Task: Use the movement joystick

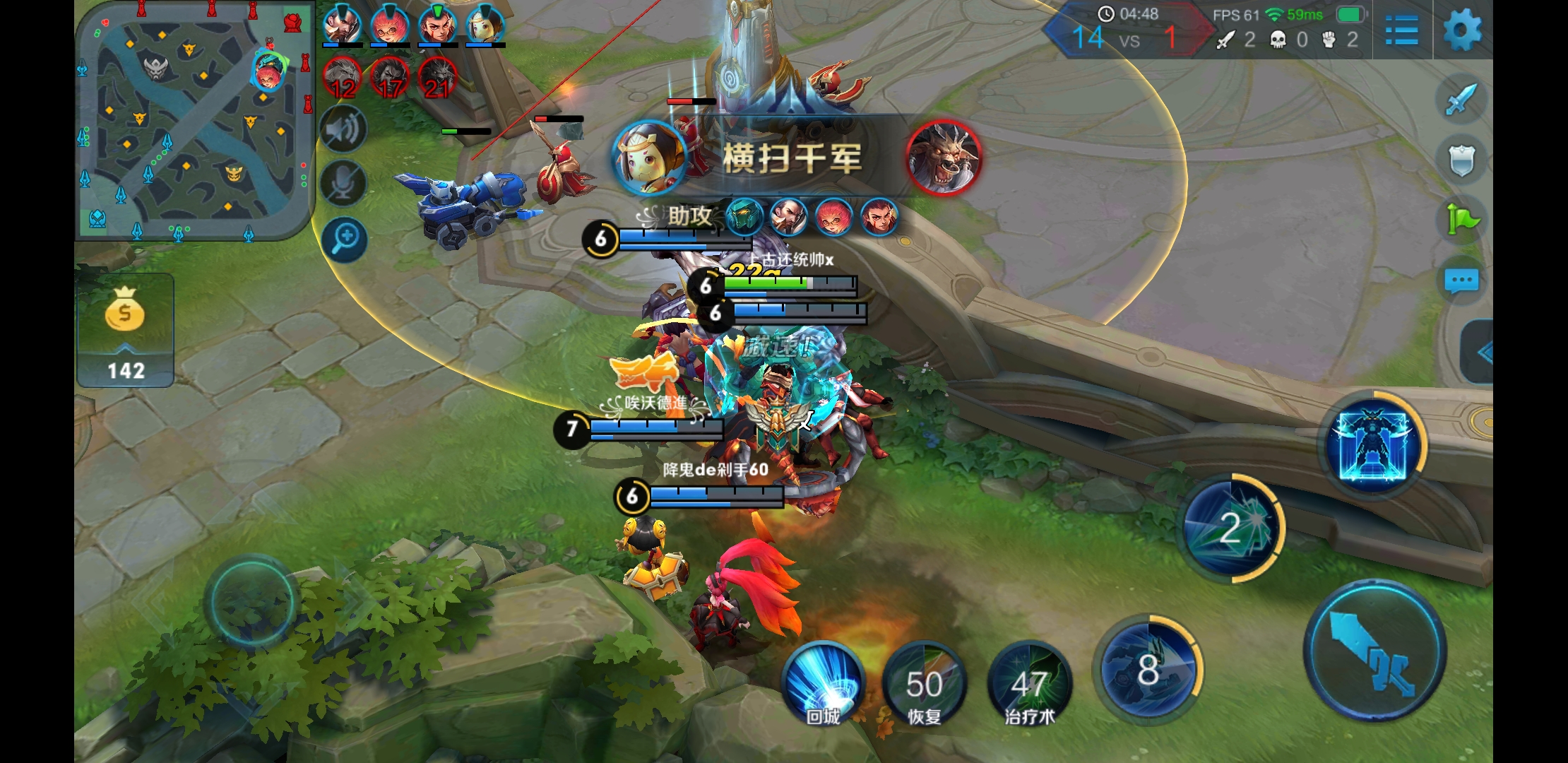Action: 251,602
